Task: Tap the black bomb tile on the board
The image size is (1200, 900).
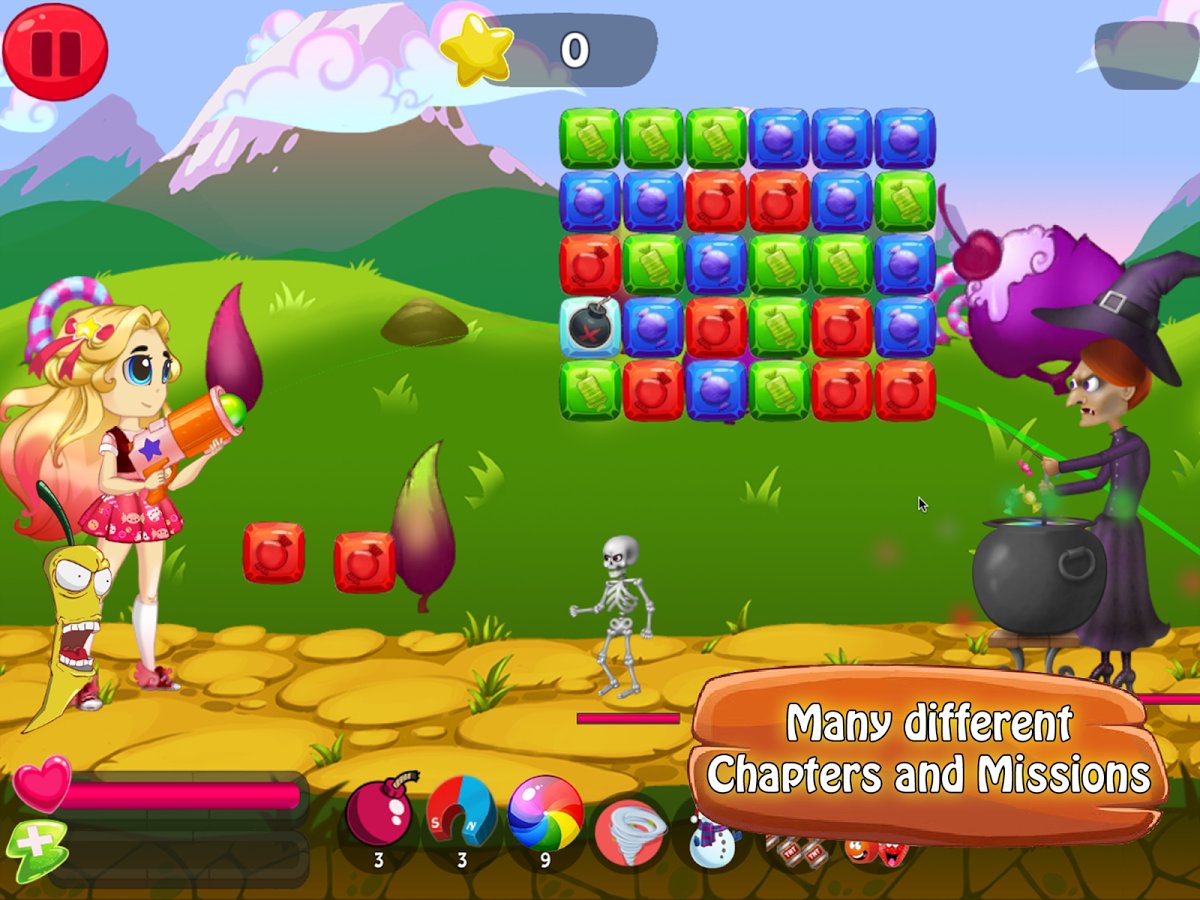Action: click(x=590, y=327)
